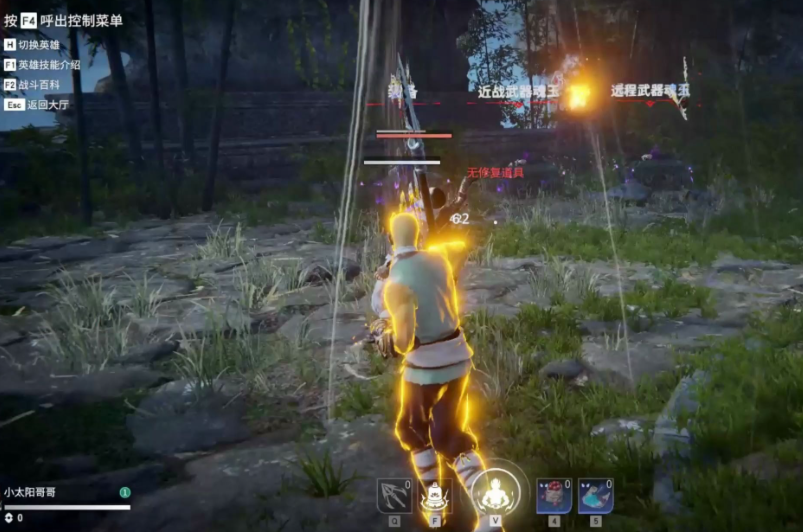Activate the golden bell skill
This screenshot has width=803, height=532.
pyautogui.click(x=436, y=496)
